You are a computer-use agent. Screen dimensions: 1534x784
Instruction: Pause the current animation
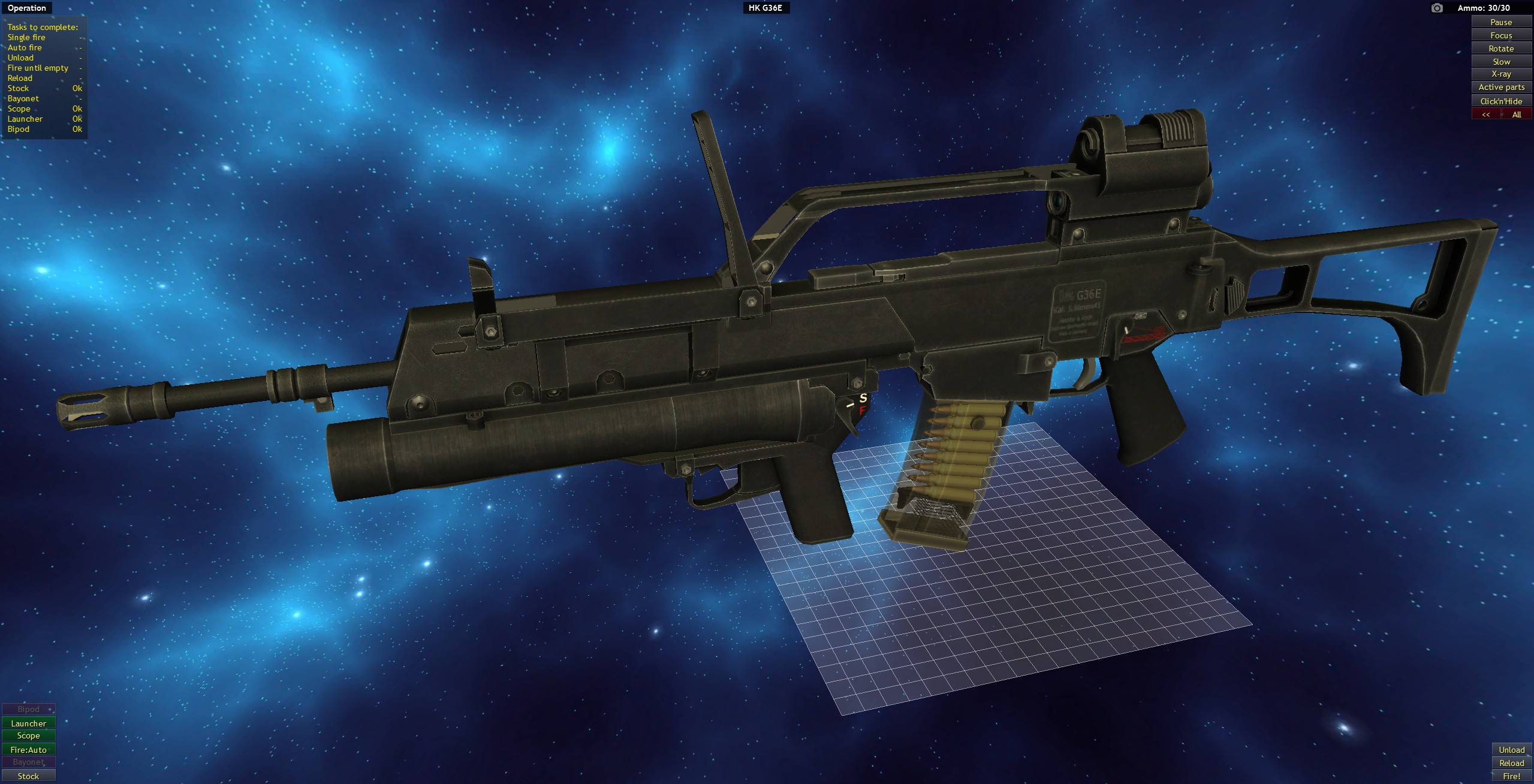click(1501, 22)
